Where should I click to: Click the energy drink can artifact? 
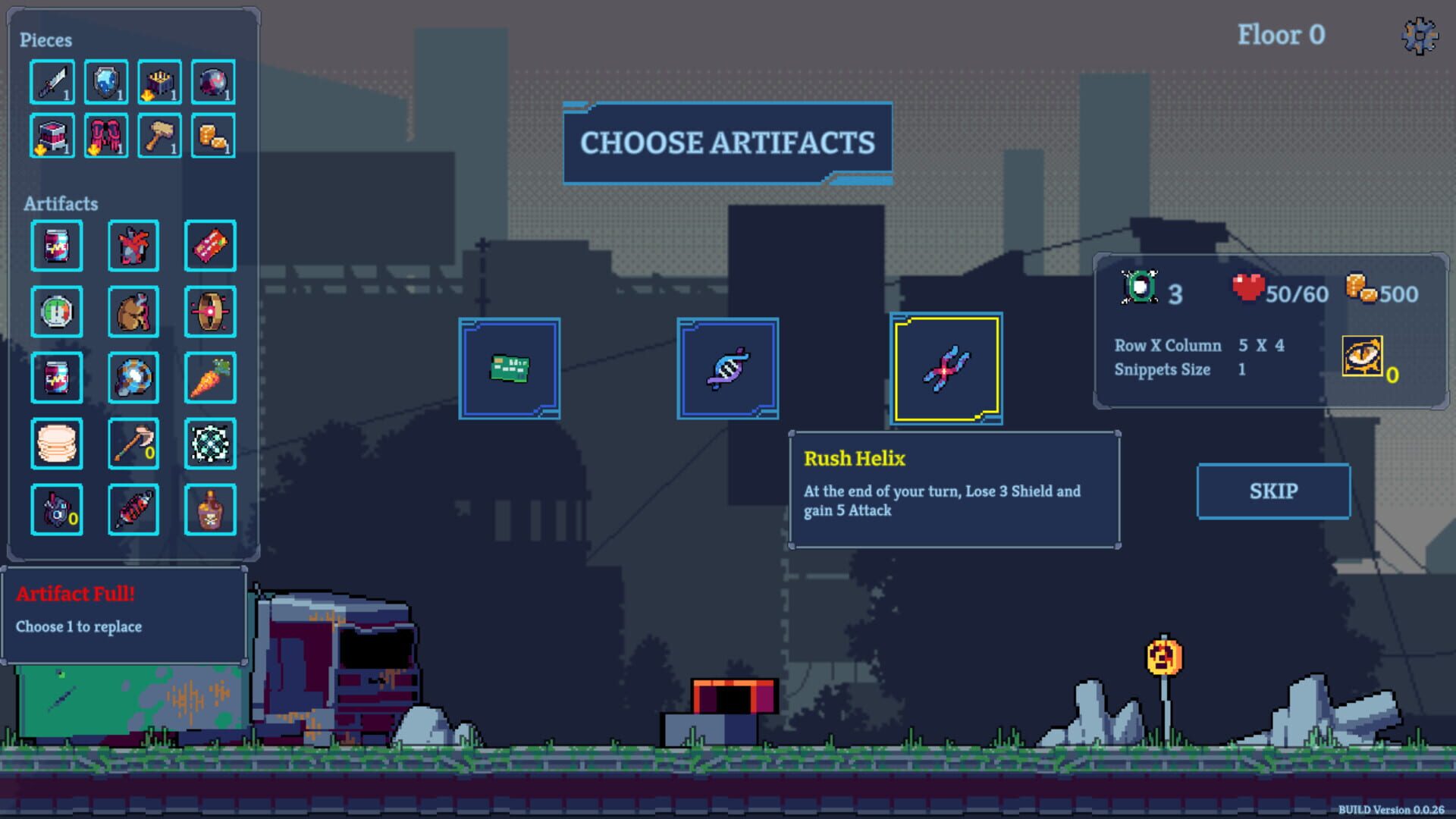coord(57,246)
